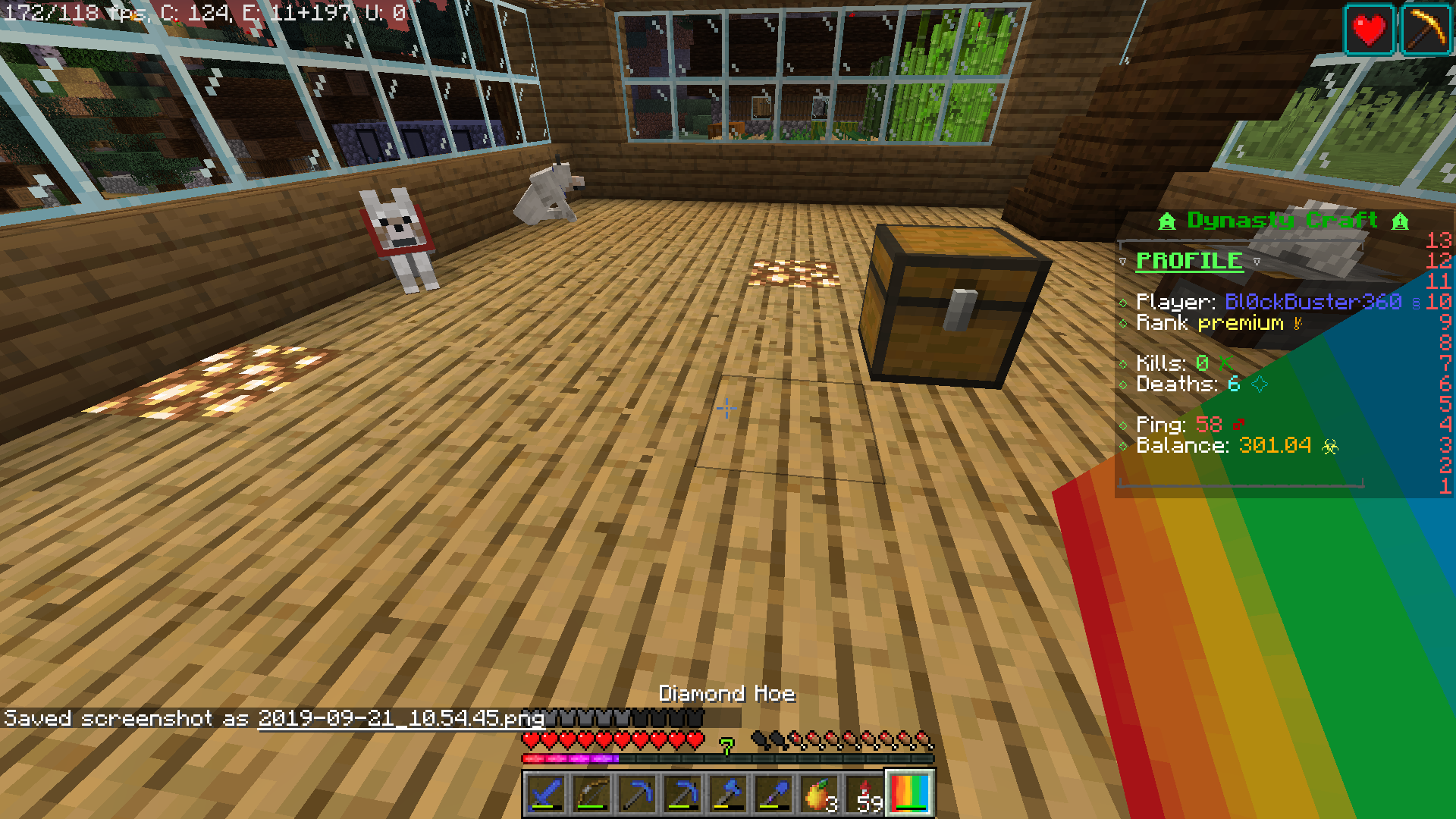This screenshot has width=1456, height=819.
Task: Toggle the cyan star beside the Deaths stat
Action: [x=1260, y=384]
